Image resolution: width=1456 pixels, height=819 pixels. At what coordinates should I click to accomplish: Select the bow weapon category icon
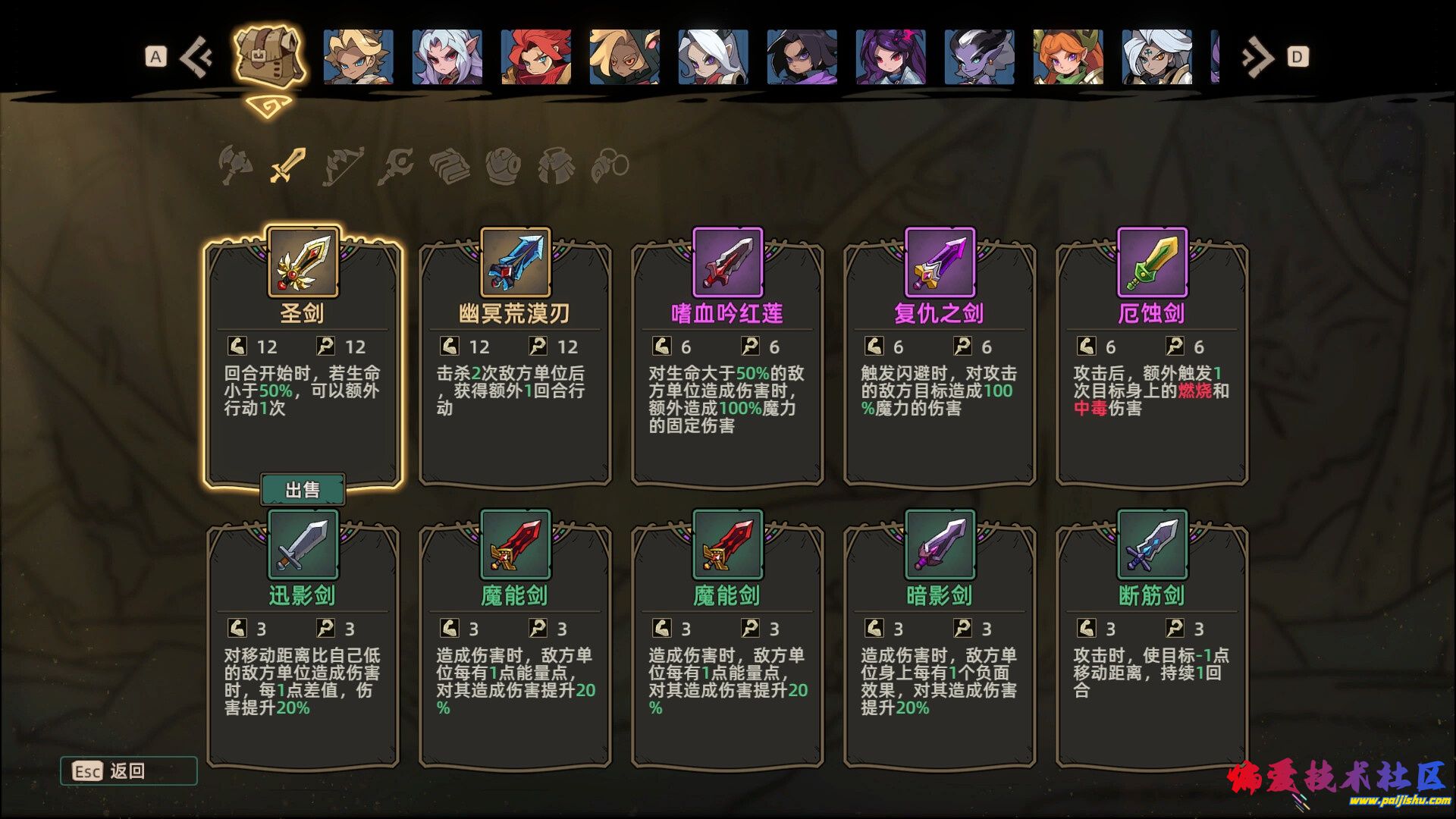click(x=342, y=165)
